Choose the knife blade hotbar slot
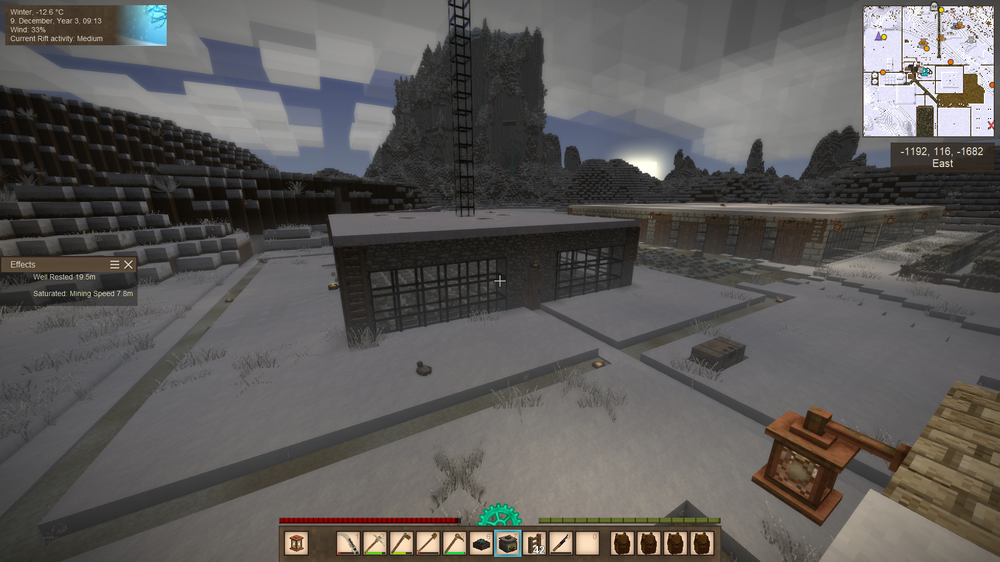The image size is (1000, 562). tap(561, 543)
